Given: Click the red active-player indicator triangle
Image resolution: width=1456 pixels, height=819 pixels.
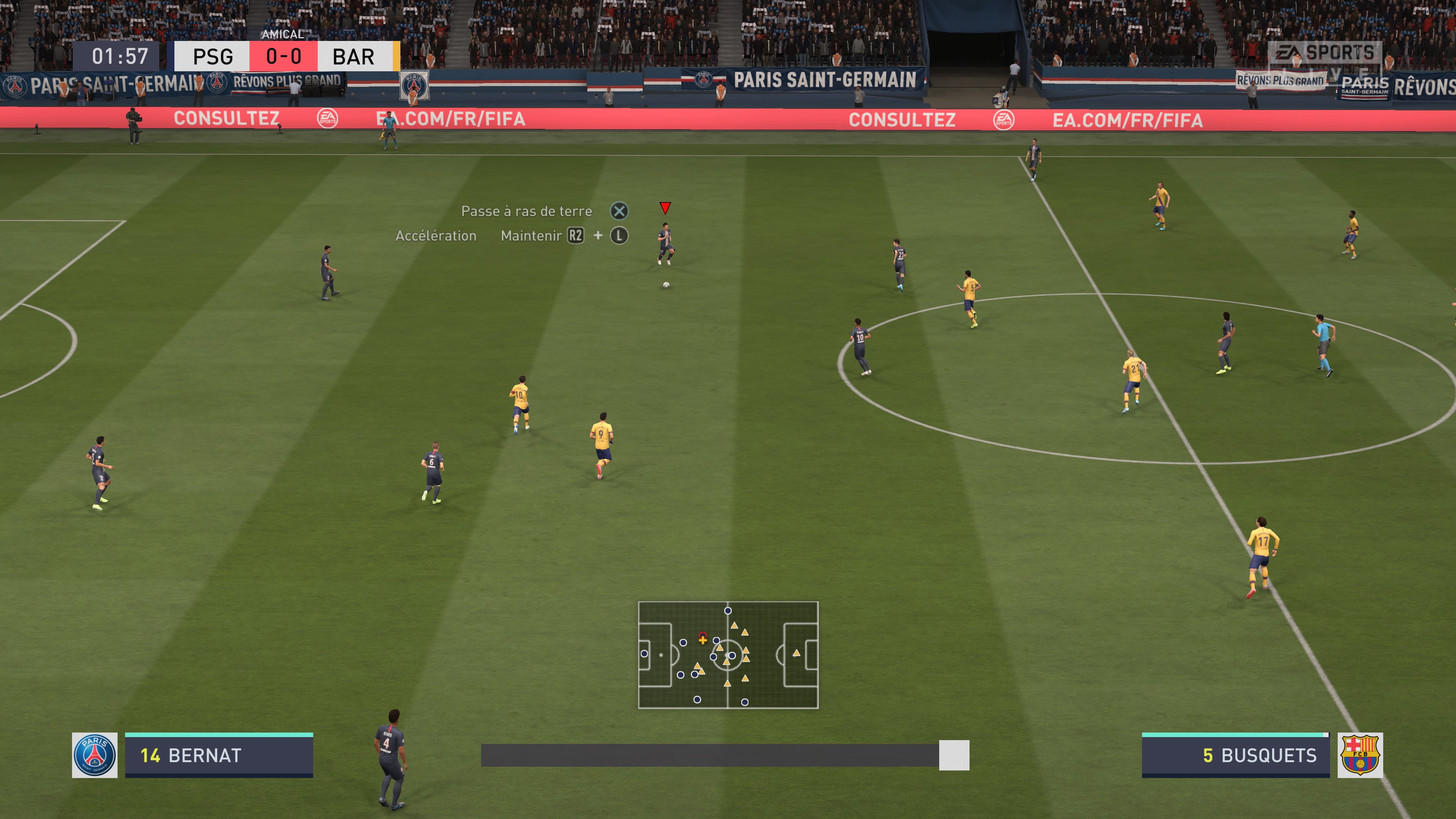Looking at the screenshot, I should [665, 208].
